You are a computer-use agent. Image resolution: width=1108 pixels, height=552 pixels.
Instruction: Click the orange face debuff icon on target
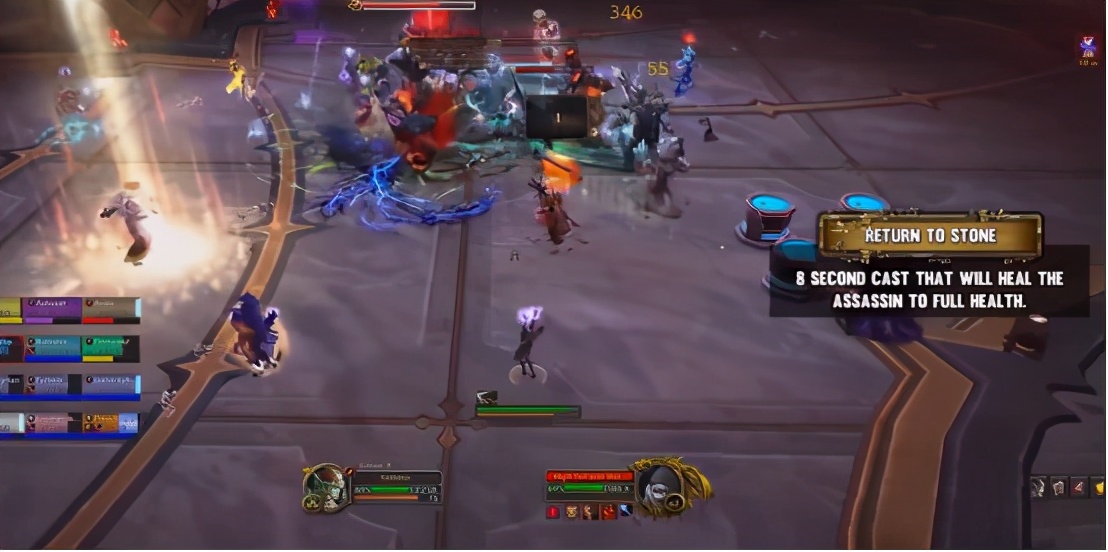(572, 512)
